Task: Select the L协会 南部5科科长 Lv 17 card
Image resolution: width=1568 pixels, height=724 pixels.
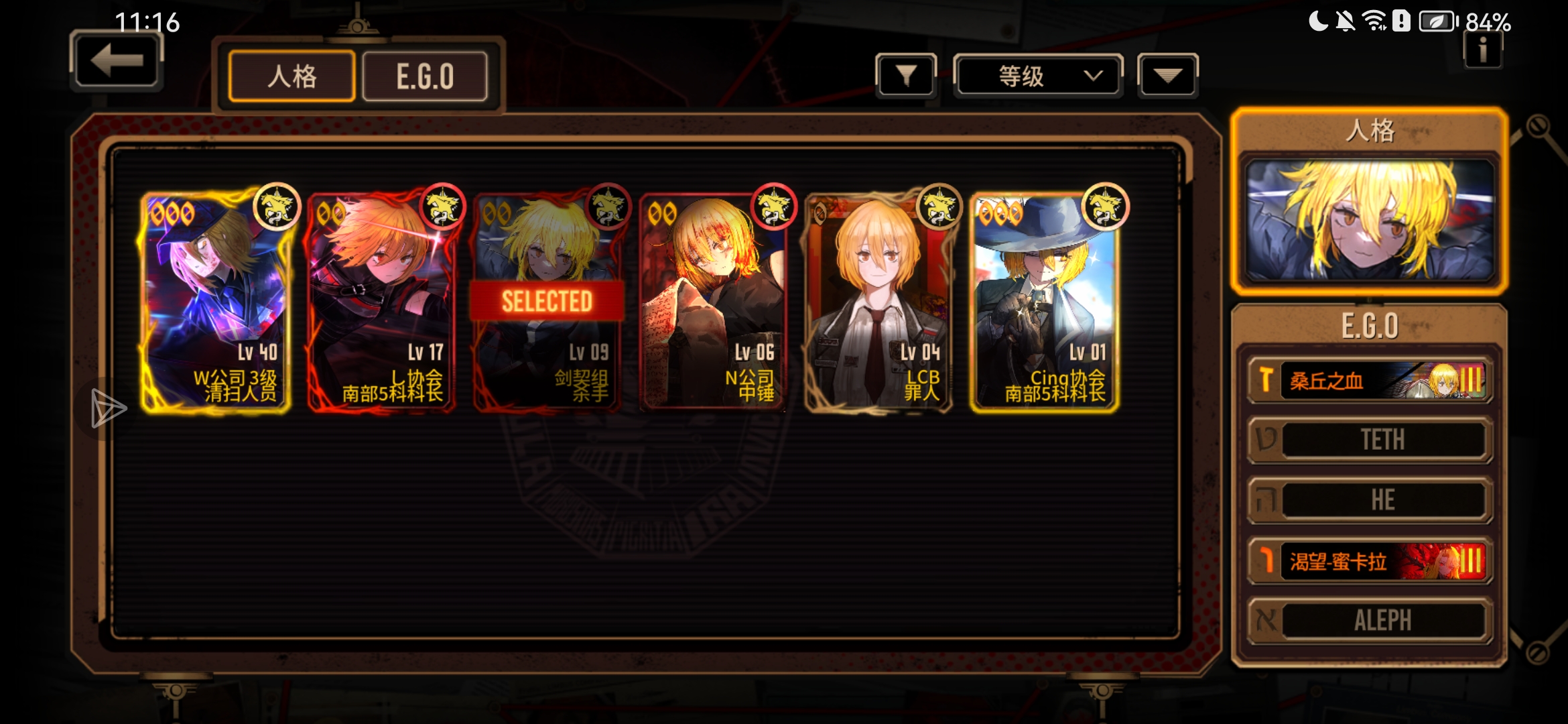Action: coord(382,302)
